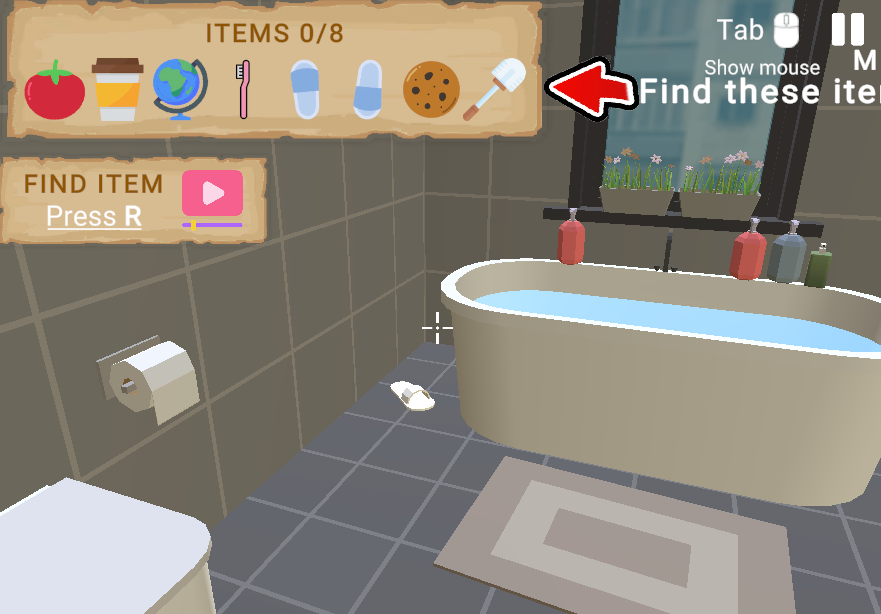881x614 pixels.
Task: Select the pink toothbrush item icon
Action: click(242, 90)
